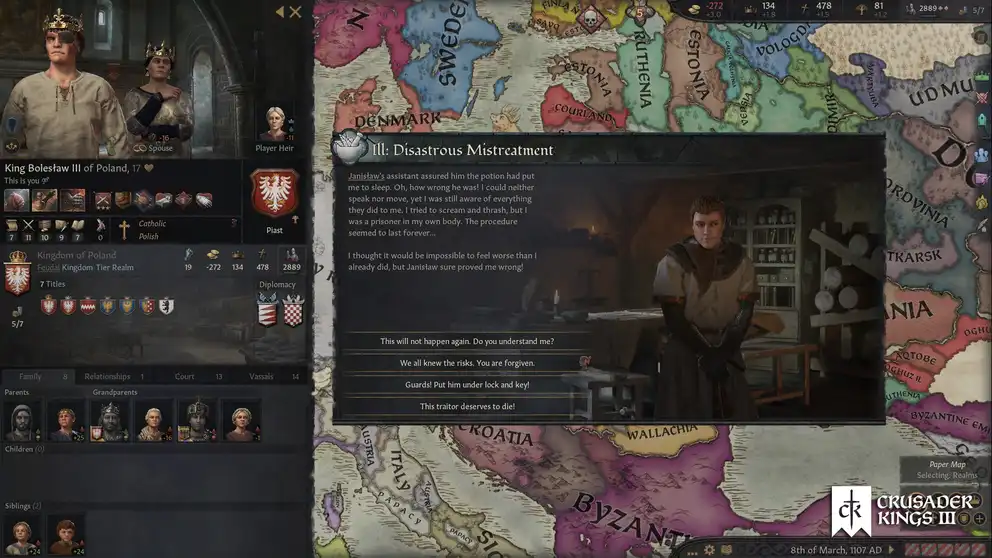Show the Vassals tab

(261, 376)
